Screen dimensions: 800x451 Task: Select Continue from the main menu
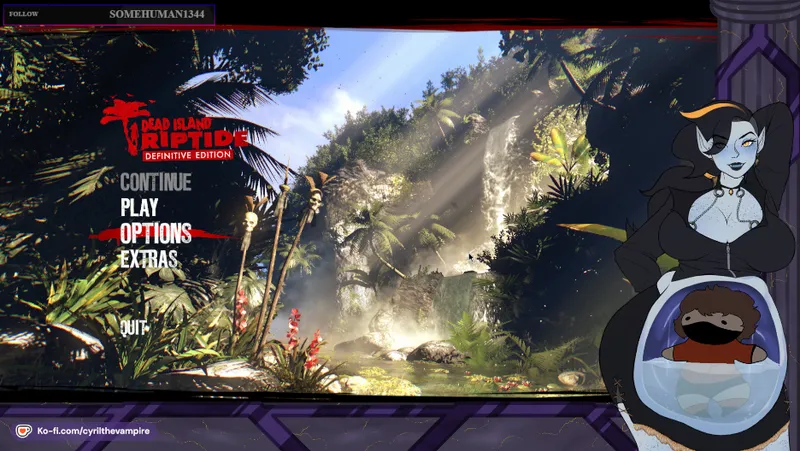pos(155,182)
